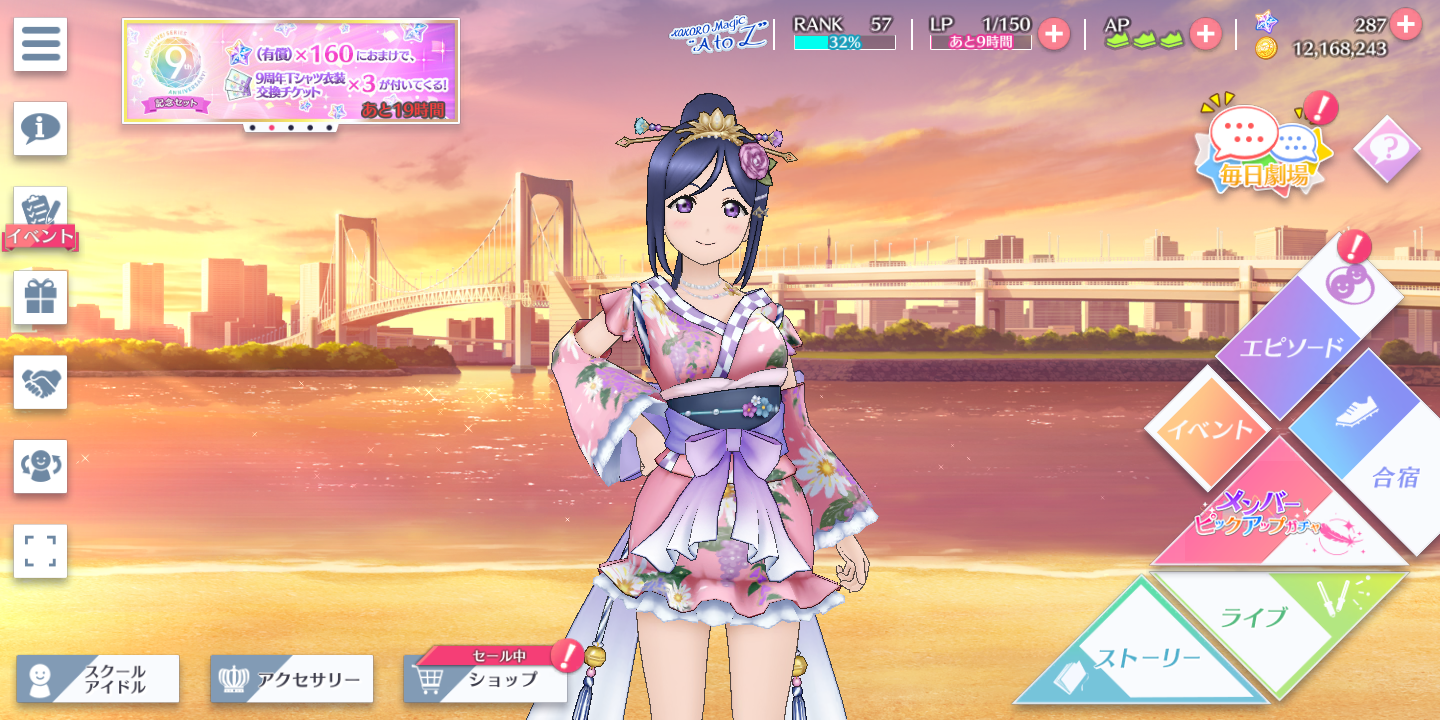Viewport: 1440px width, 720px height.
Task: Open the orange イベント diamond tile
Action: coord(1206,430)
